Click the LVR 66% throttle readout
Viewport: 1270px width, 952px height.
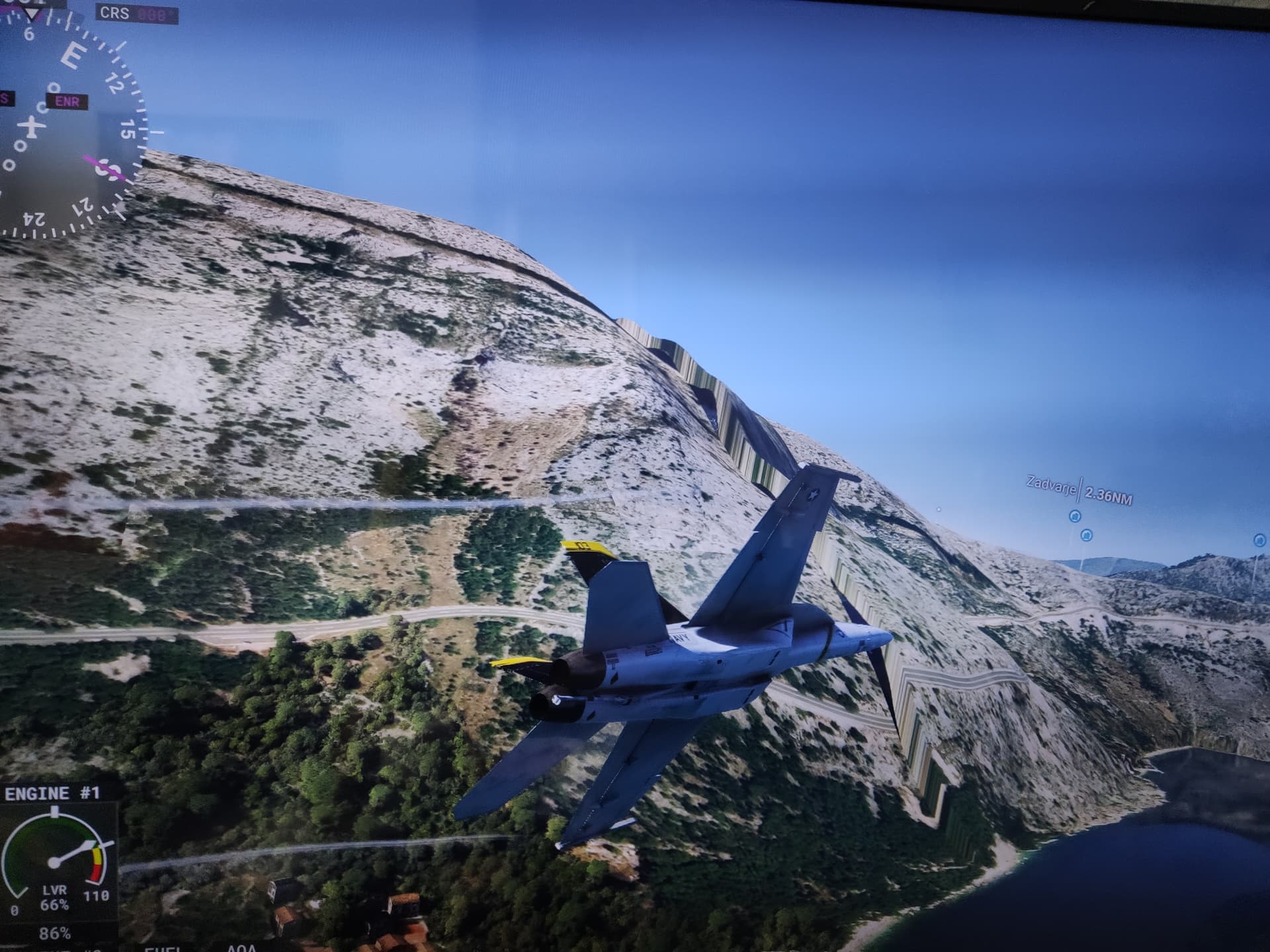click(55, 898)
